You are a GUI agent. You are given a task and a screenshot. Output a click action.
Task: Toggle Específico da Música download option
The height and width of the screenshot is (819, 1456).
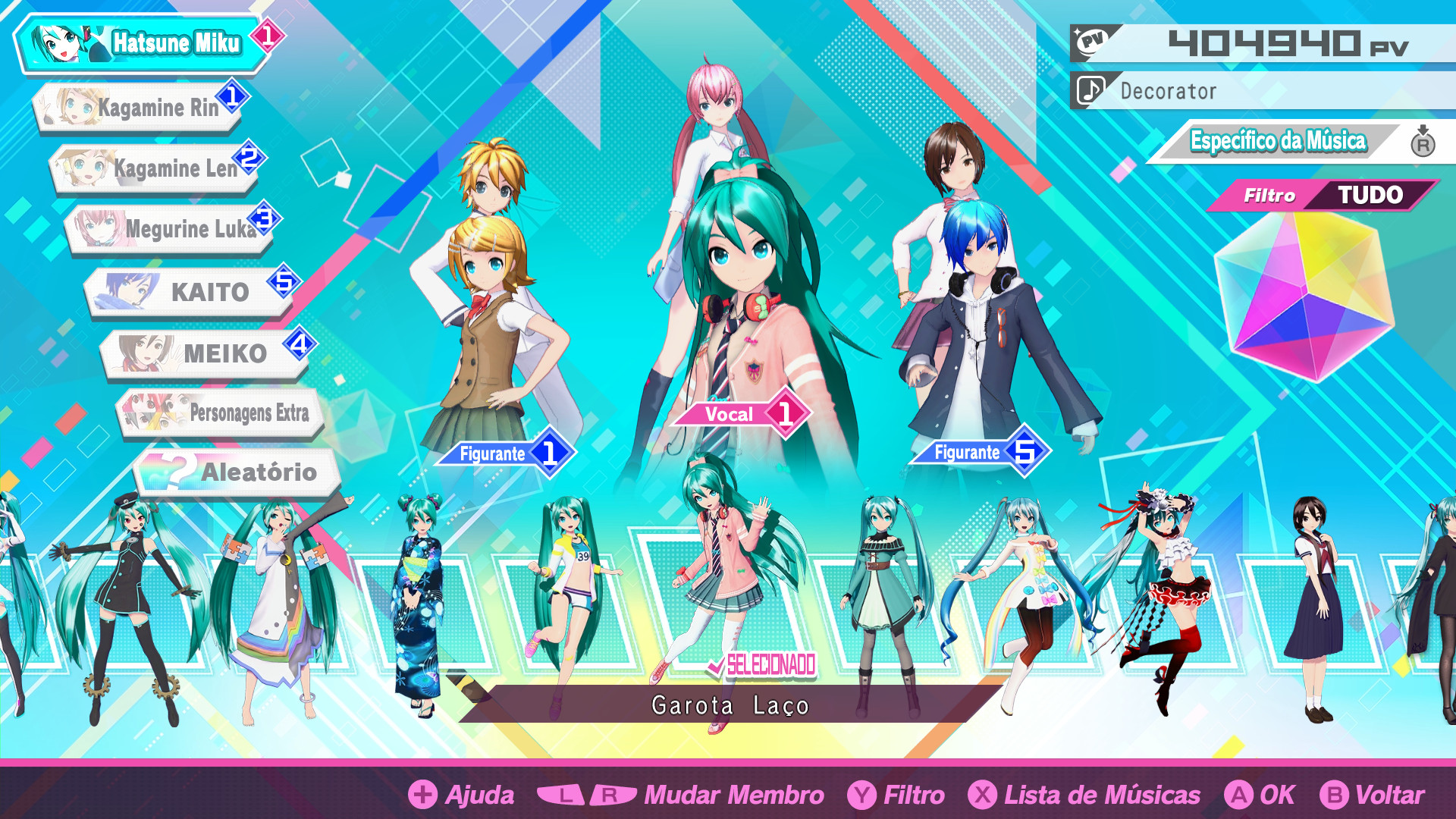[x=1278, y=141]
